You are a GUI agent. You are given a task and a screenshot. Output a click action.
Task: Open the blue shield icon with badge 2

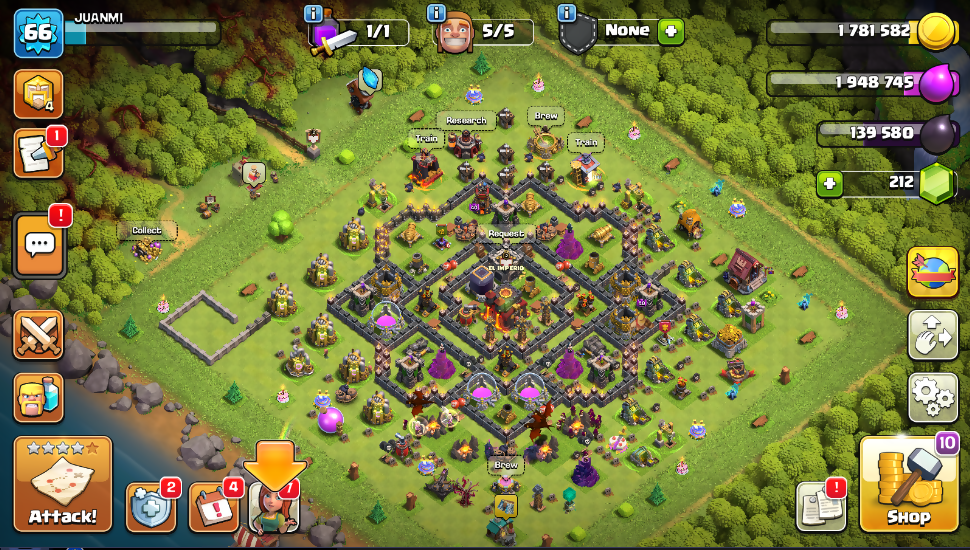click(151, 507)
